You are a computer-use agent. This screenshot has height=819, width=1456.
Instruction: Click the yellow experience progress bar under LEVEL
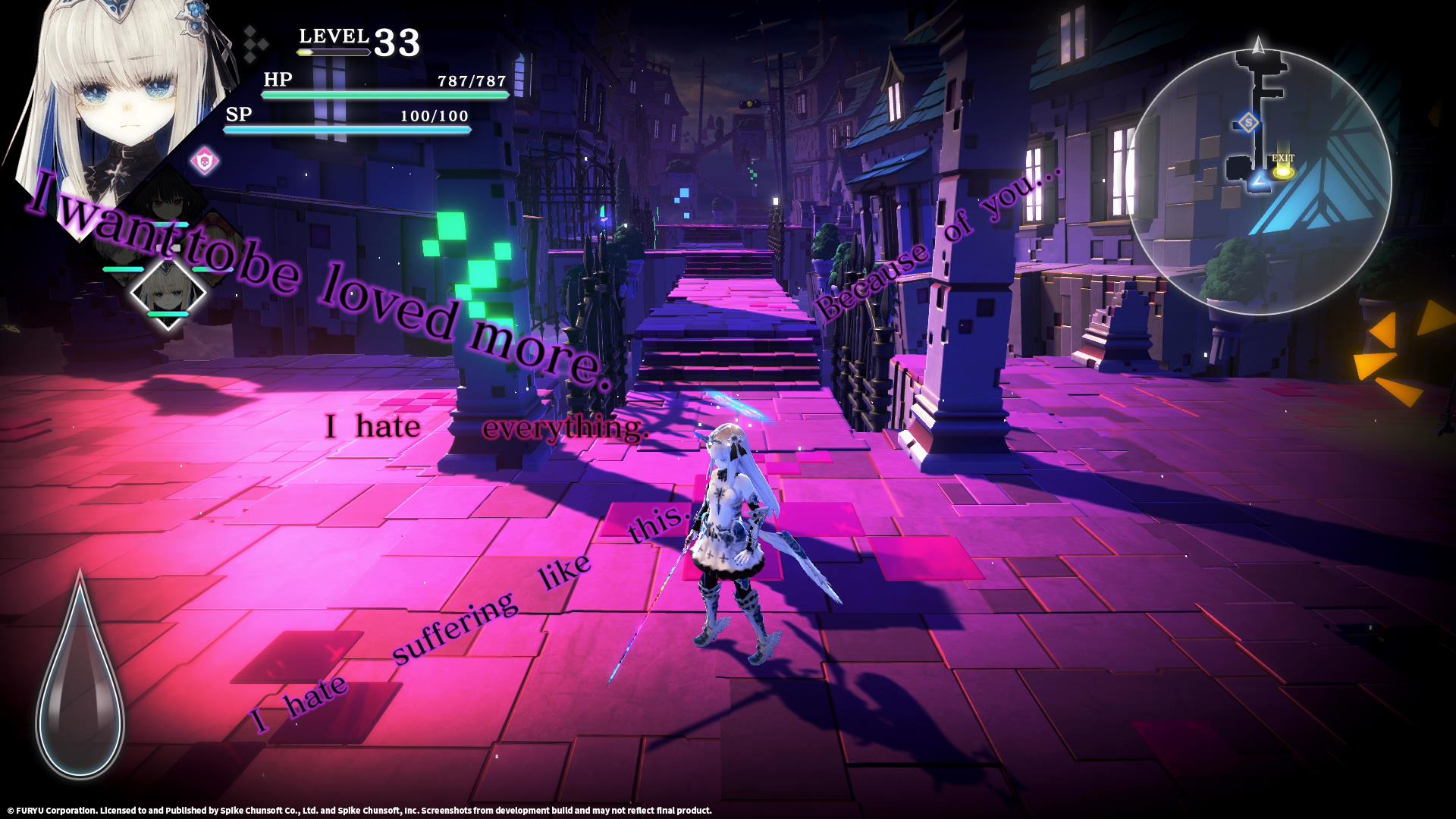pyautogui.click(x=334, y=54)
